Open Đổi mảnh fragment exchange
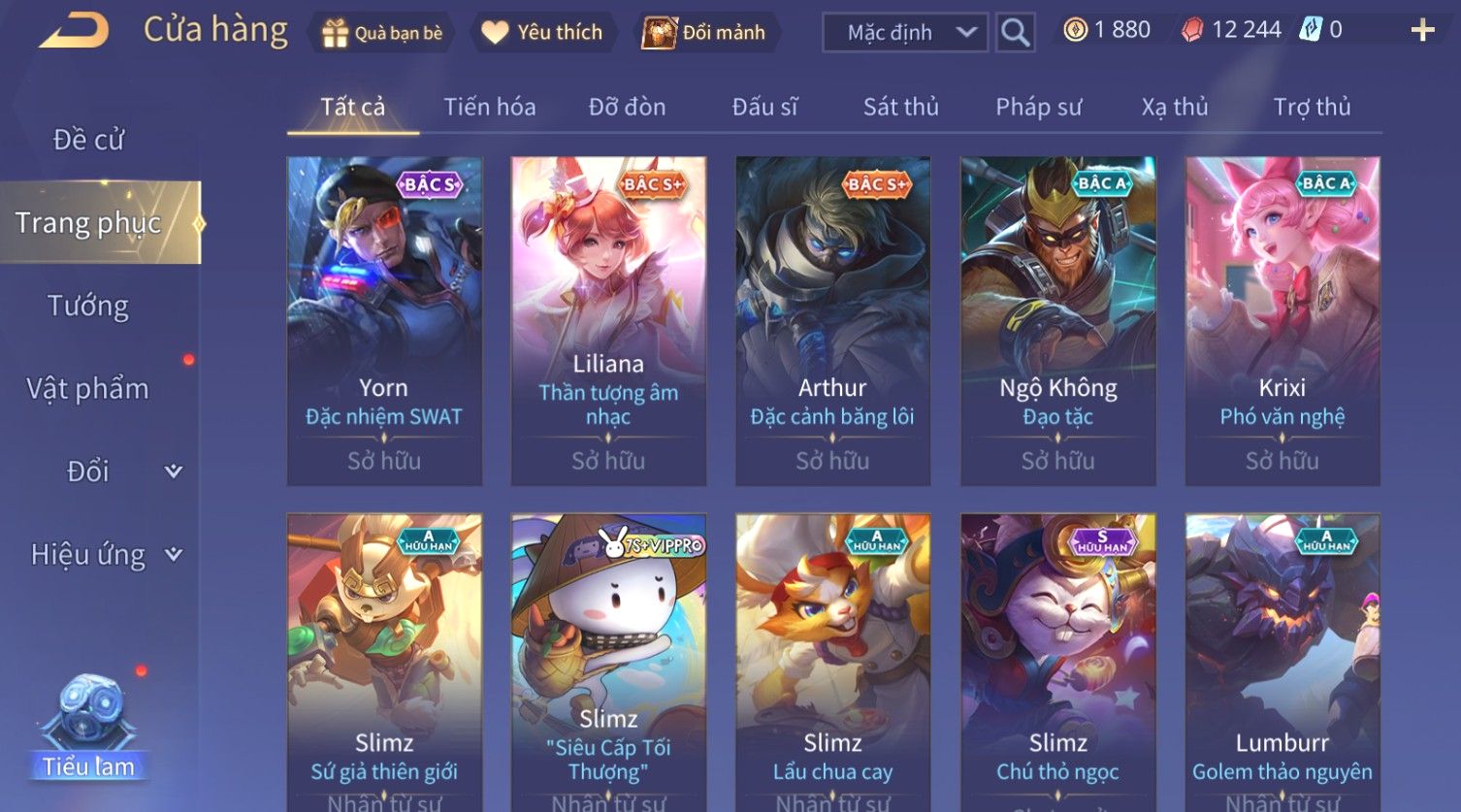The image size is (1461, 812). pyautogui.click(x=706, y=32)
